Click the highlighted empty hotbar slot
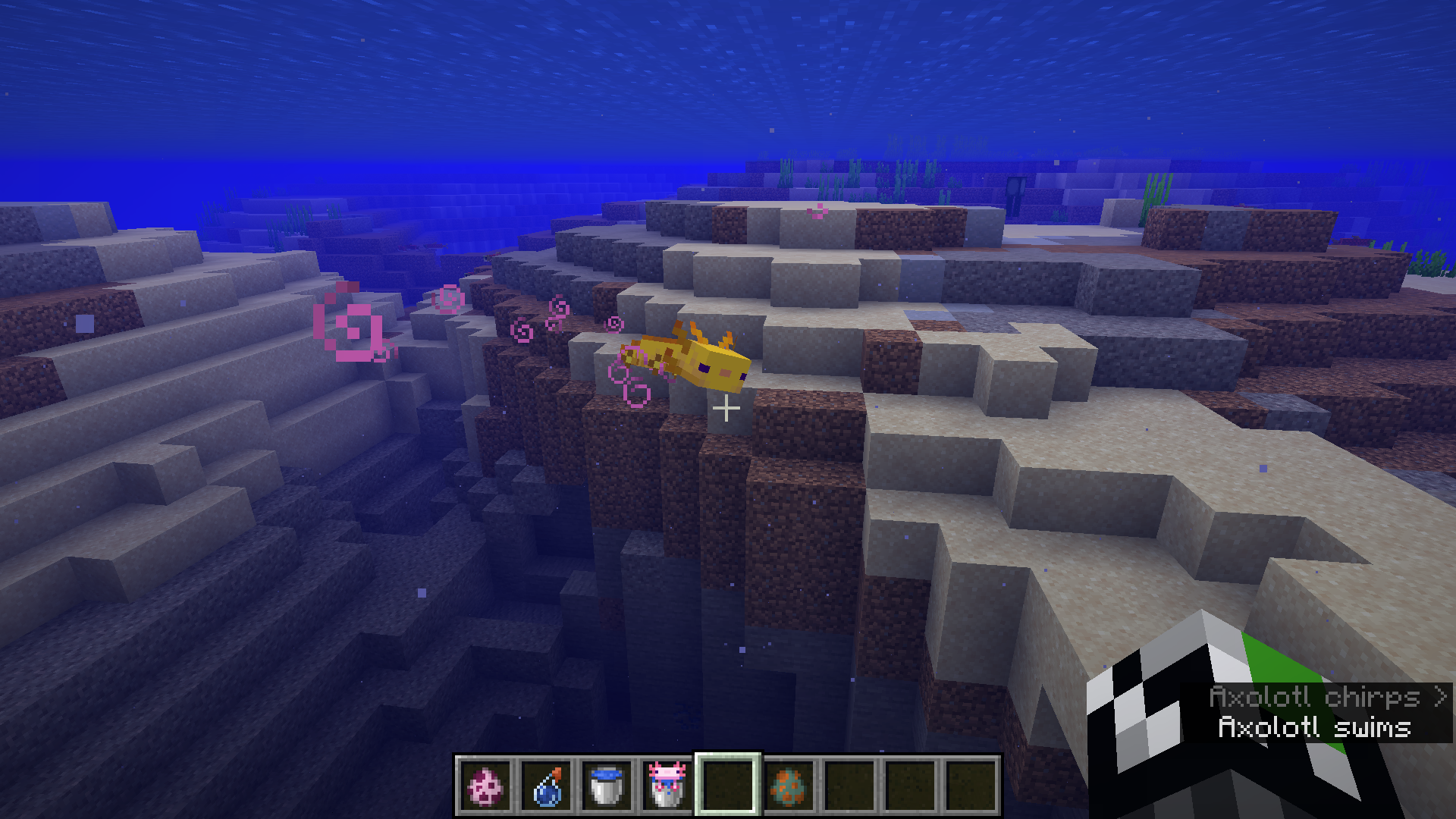1456x819 pixels. (x=728, y=786)
